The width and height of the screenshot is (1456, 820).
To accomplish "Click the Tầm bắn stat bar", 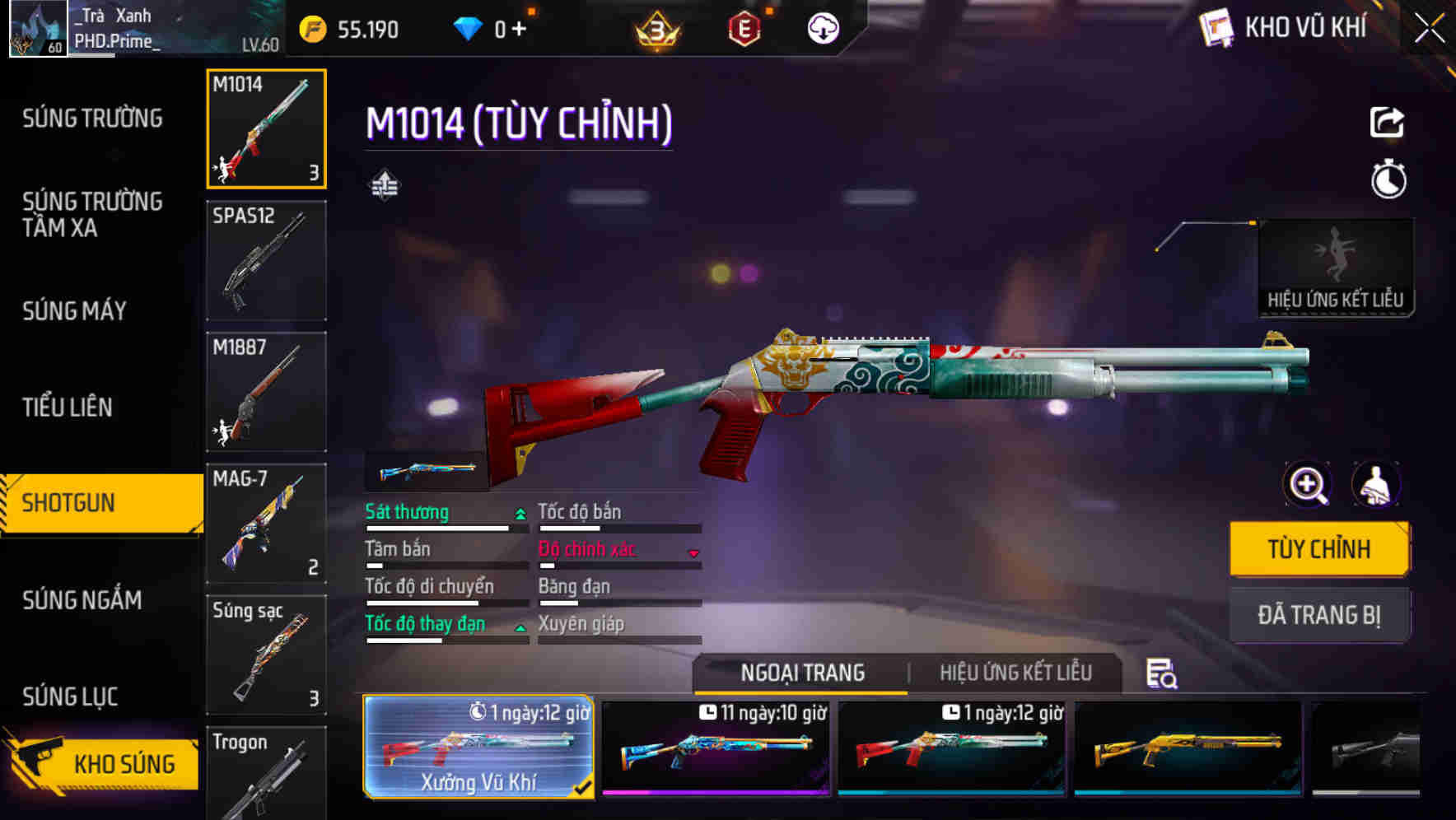I will click(x=445, y=566).
